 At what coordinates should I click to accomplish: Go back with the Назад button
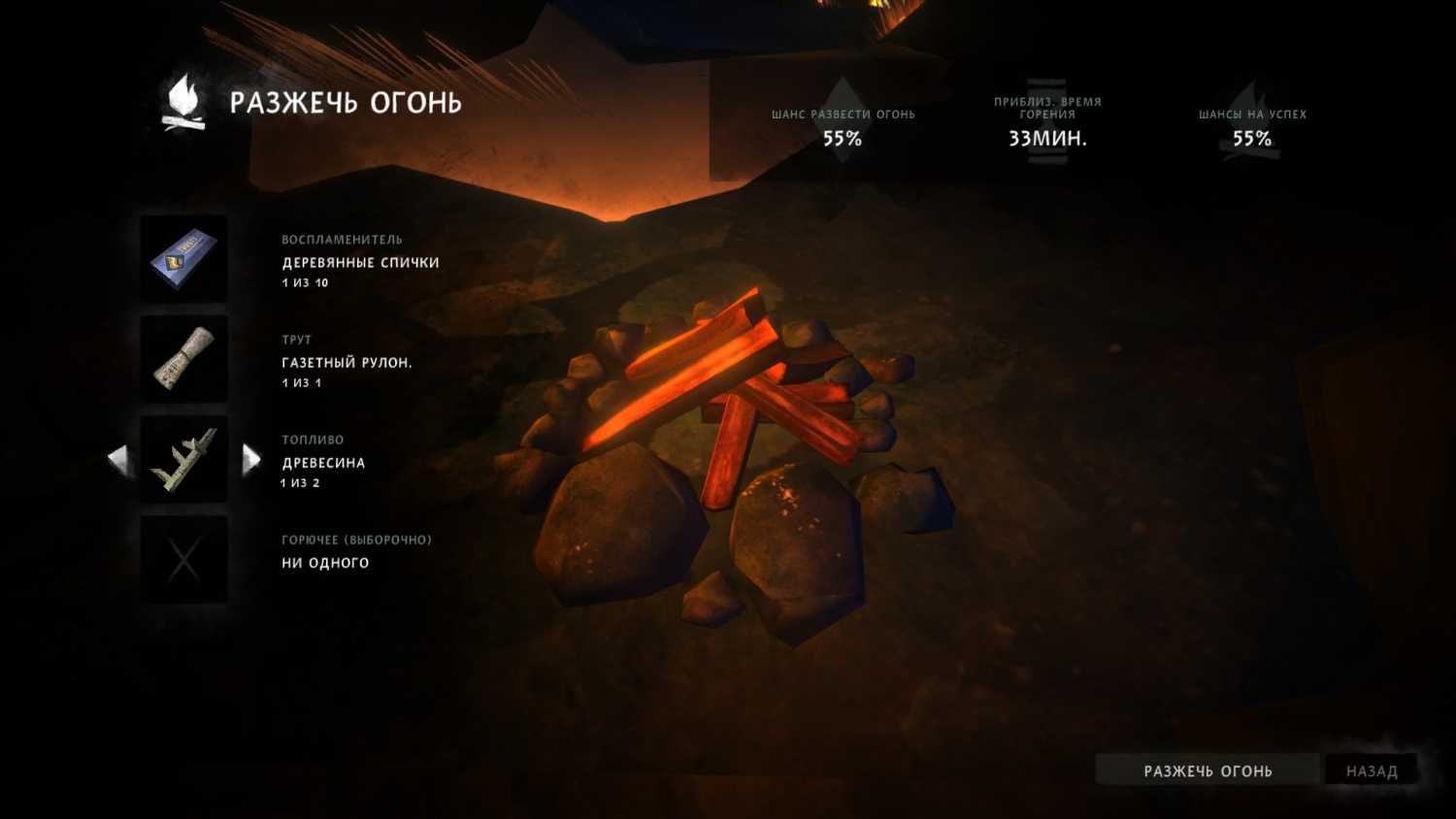[1371, 770]
